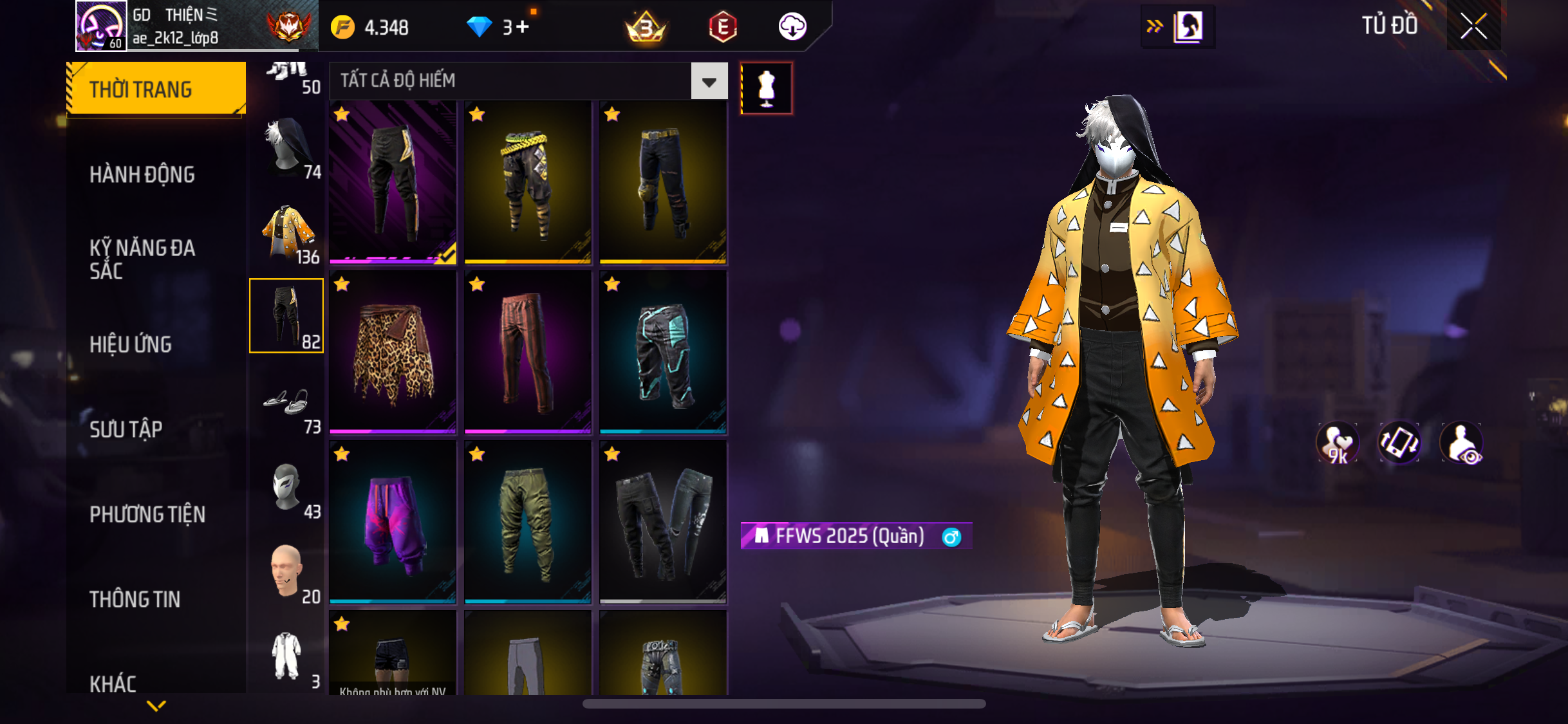Viewport: 1568px width, 724px height.
Task: Open the PHƯƠNG TIỆN menu
Action: [x=147, y=514]
